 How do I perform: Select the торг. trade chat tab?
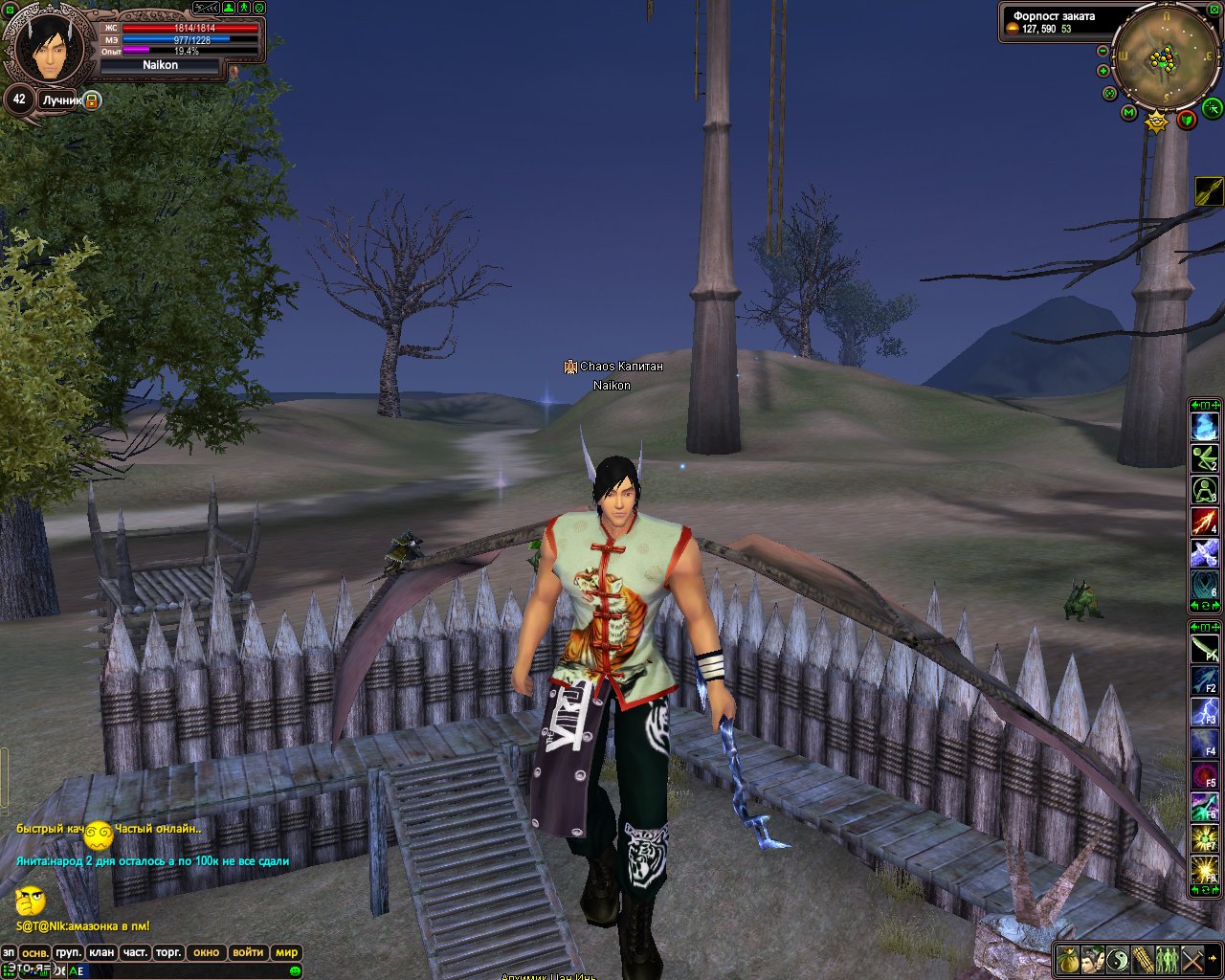coord(168,953)
